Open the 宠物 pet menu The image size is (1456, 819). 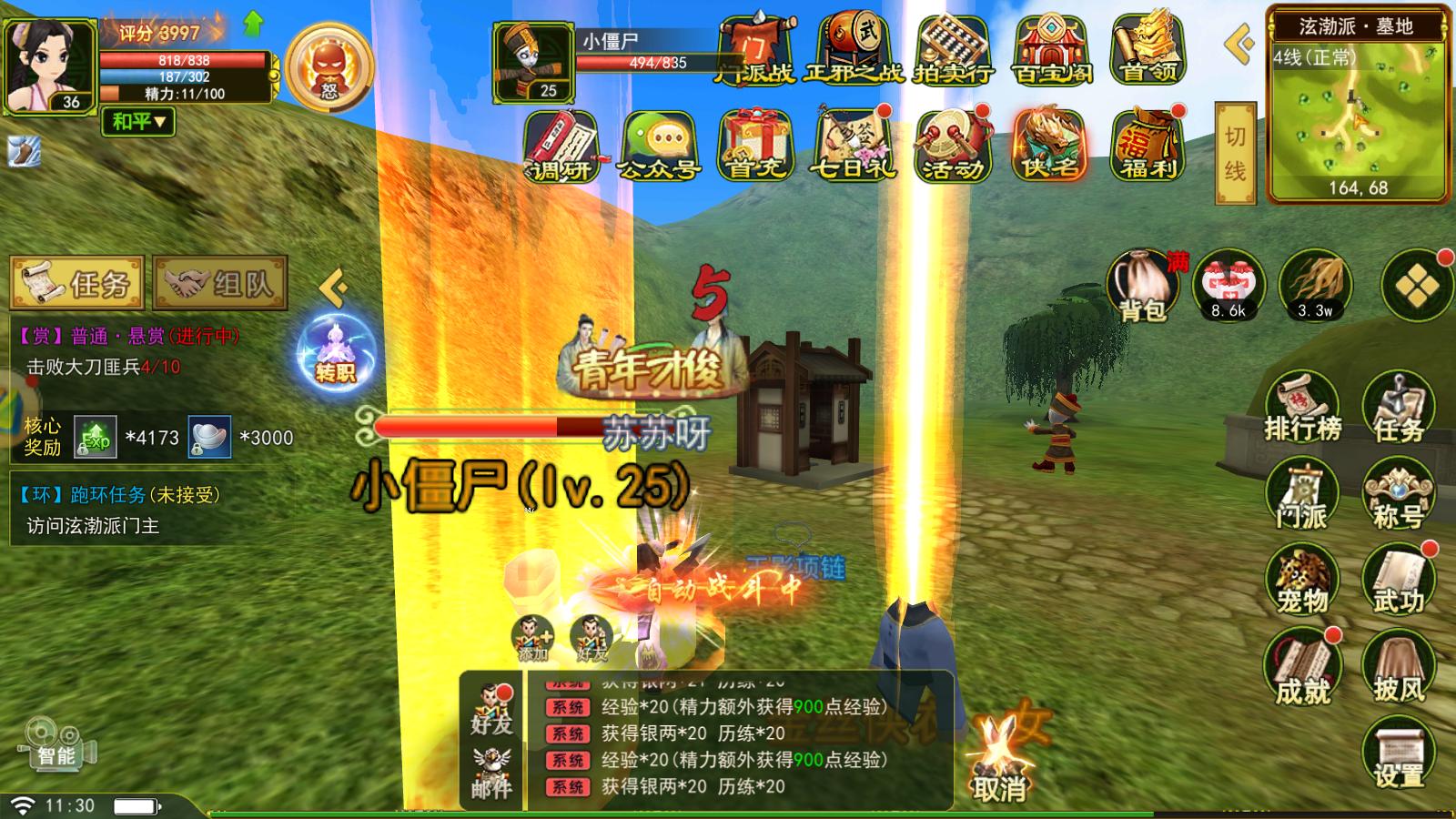(x=1302, y=580)
